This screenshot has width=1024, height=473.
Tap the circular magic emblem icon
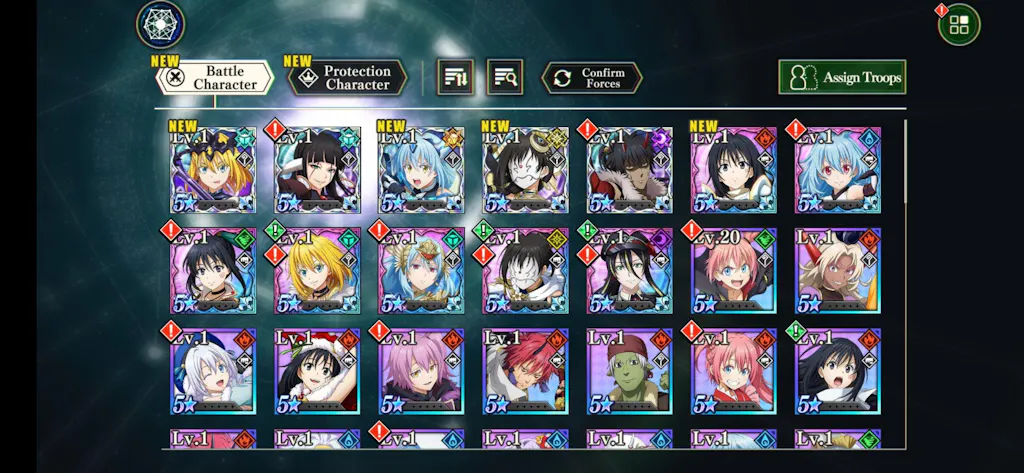pos(160,25)
